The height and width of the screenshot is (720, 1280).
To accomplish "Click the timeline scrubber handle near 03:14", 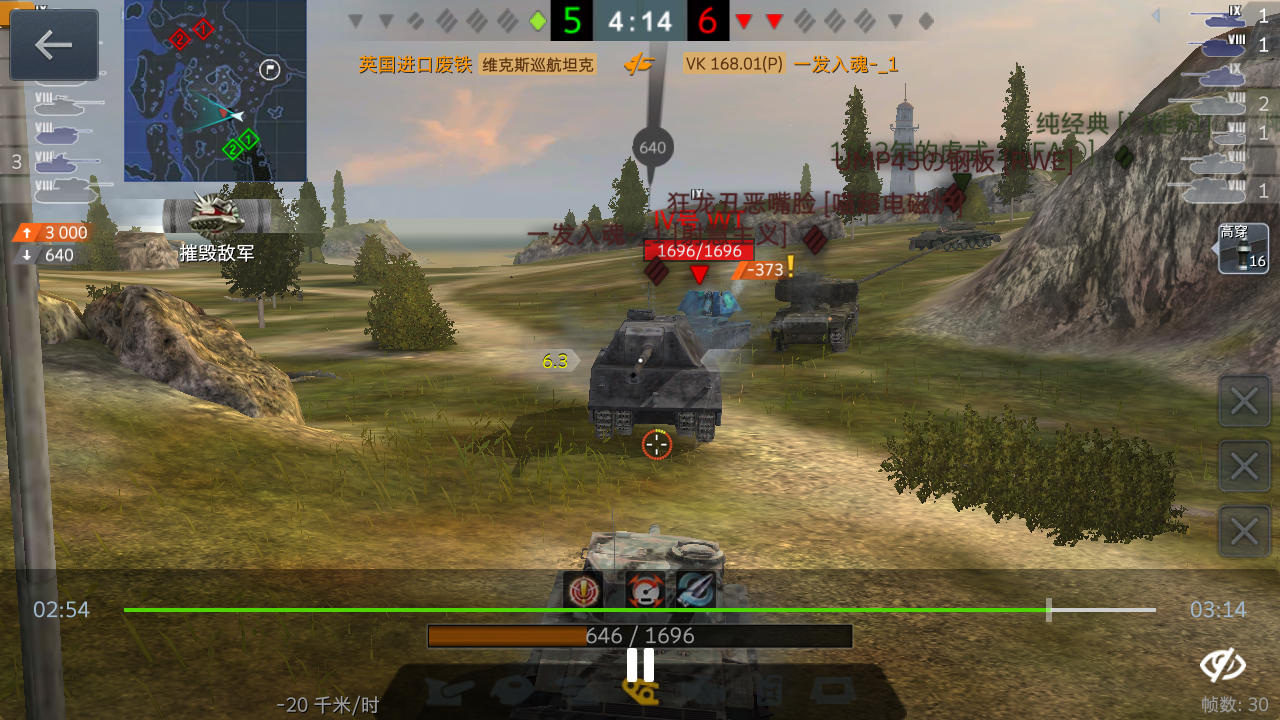I will [1049, 609].
